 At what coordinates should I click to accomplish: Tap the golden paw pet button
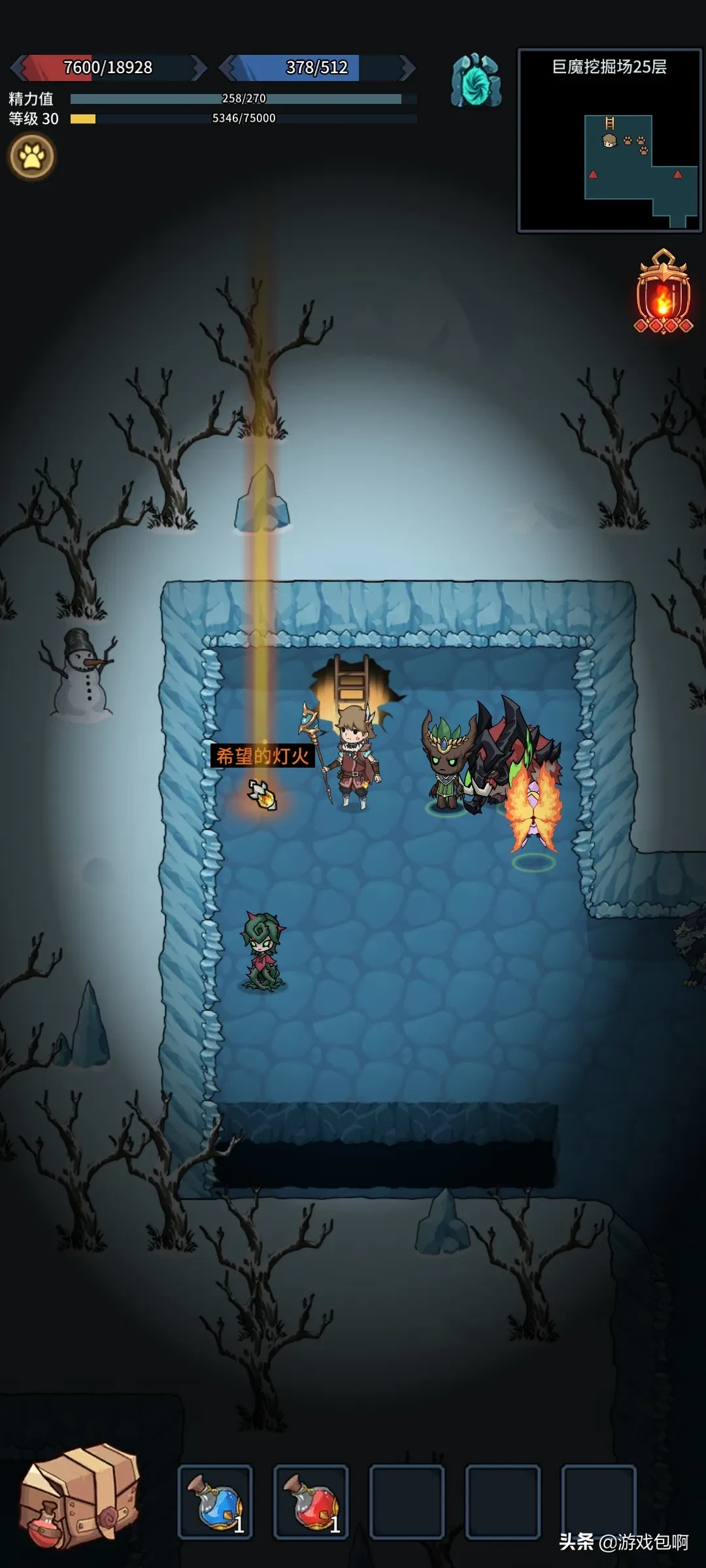pyautogui.click(x=31, y=156)
